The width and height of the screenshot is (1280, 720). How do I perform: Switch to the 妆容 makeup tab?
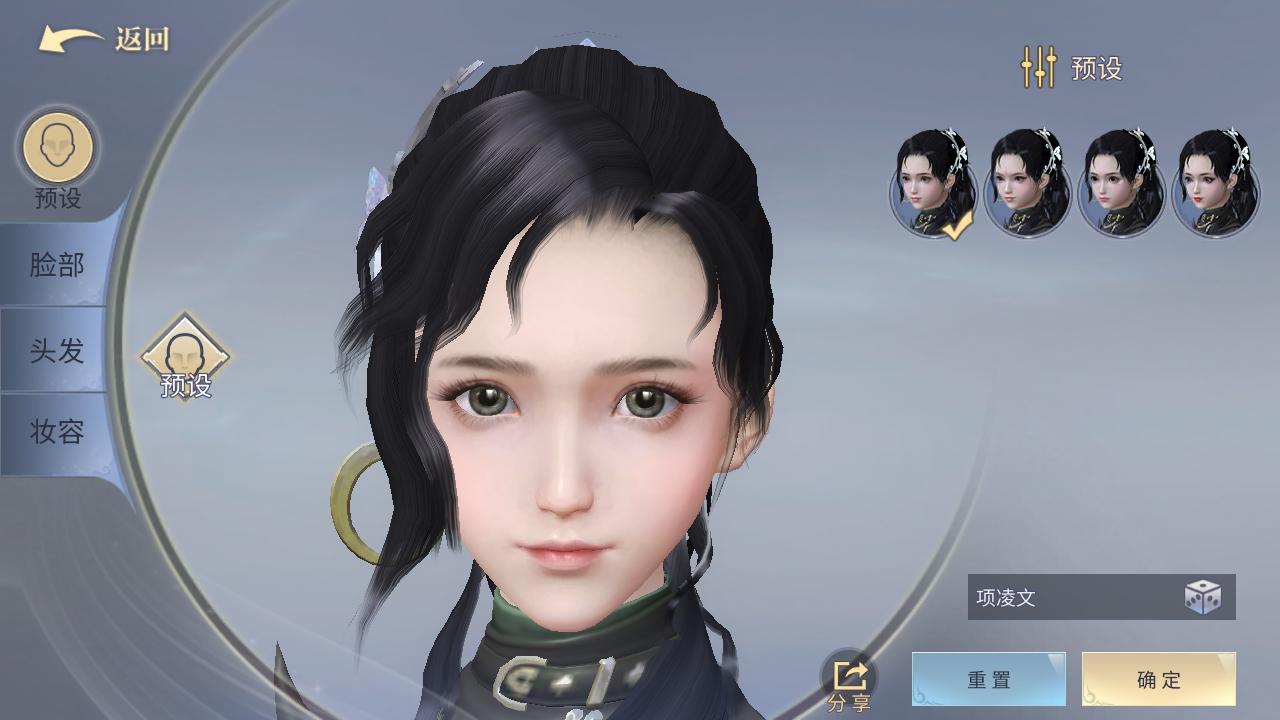coord(56,432)
